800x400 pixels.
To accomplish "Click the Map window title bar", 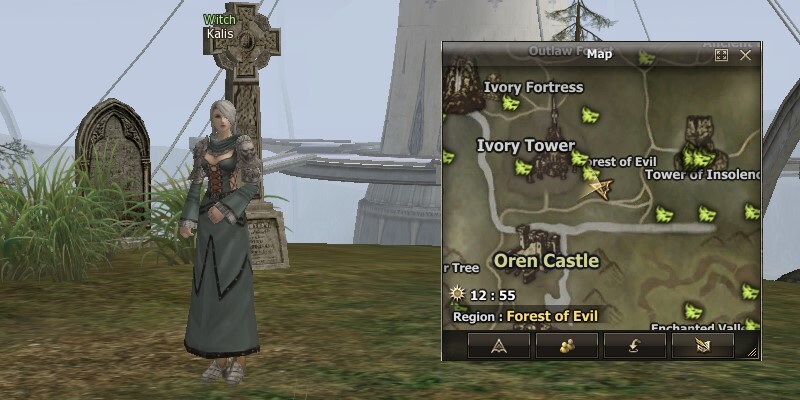I will pyautogui.click(x=598, y=55).
